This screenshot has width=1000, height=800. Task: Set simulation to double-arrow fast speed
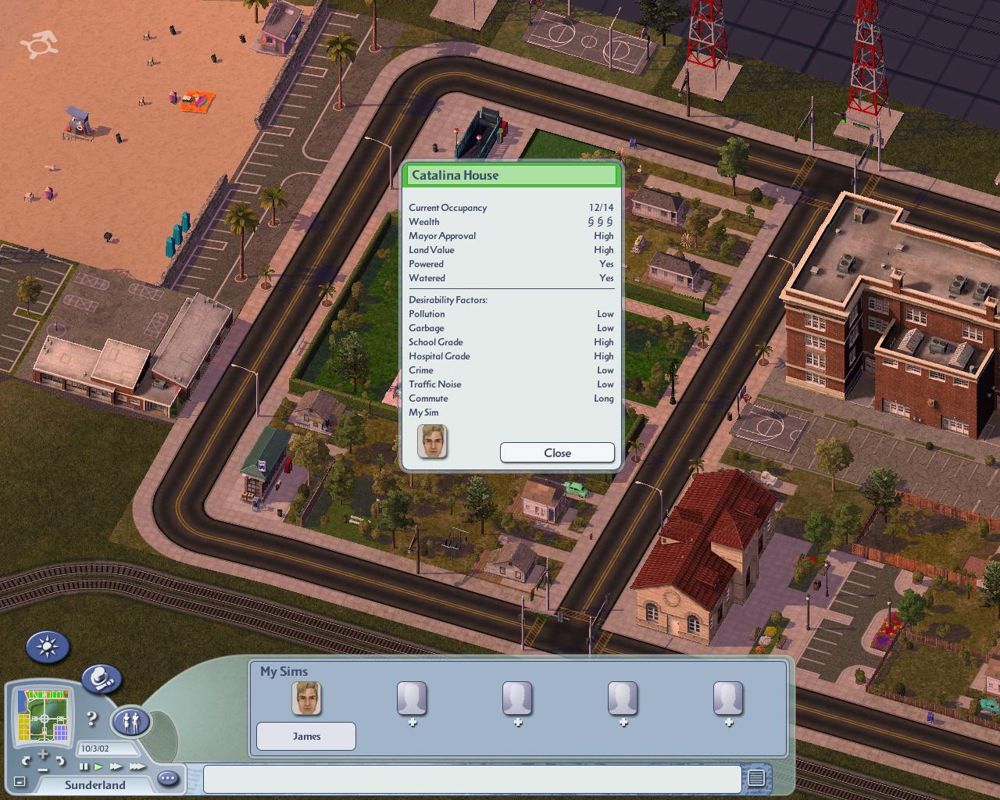point(115,767)
